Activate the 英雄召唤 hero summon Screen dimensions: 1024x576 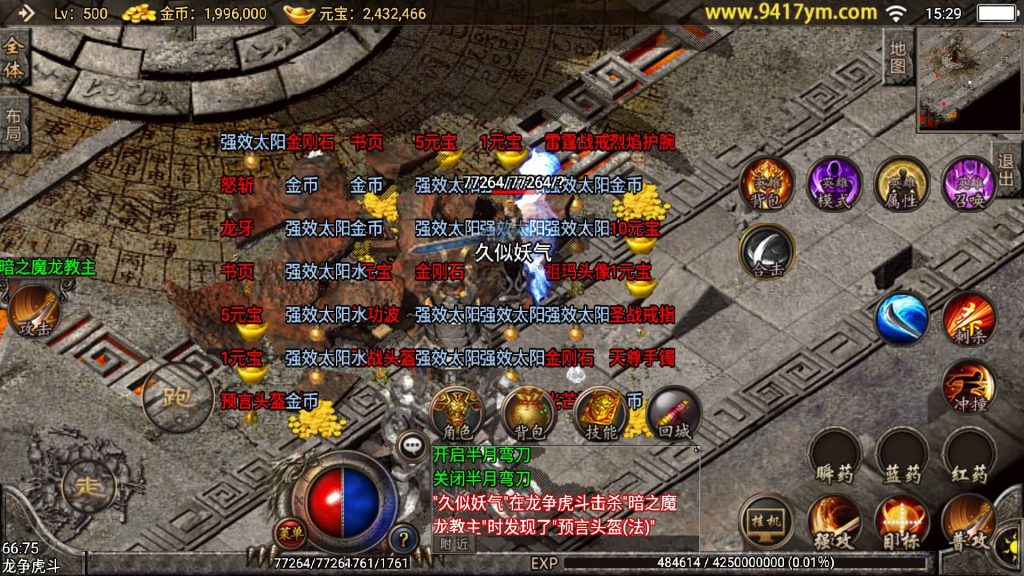click(x=968, y=183)
